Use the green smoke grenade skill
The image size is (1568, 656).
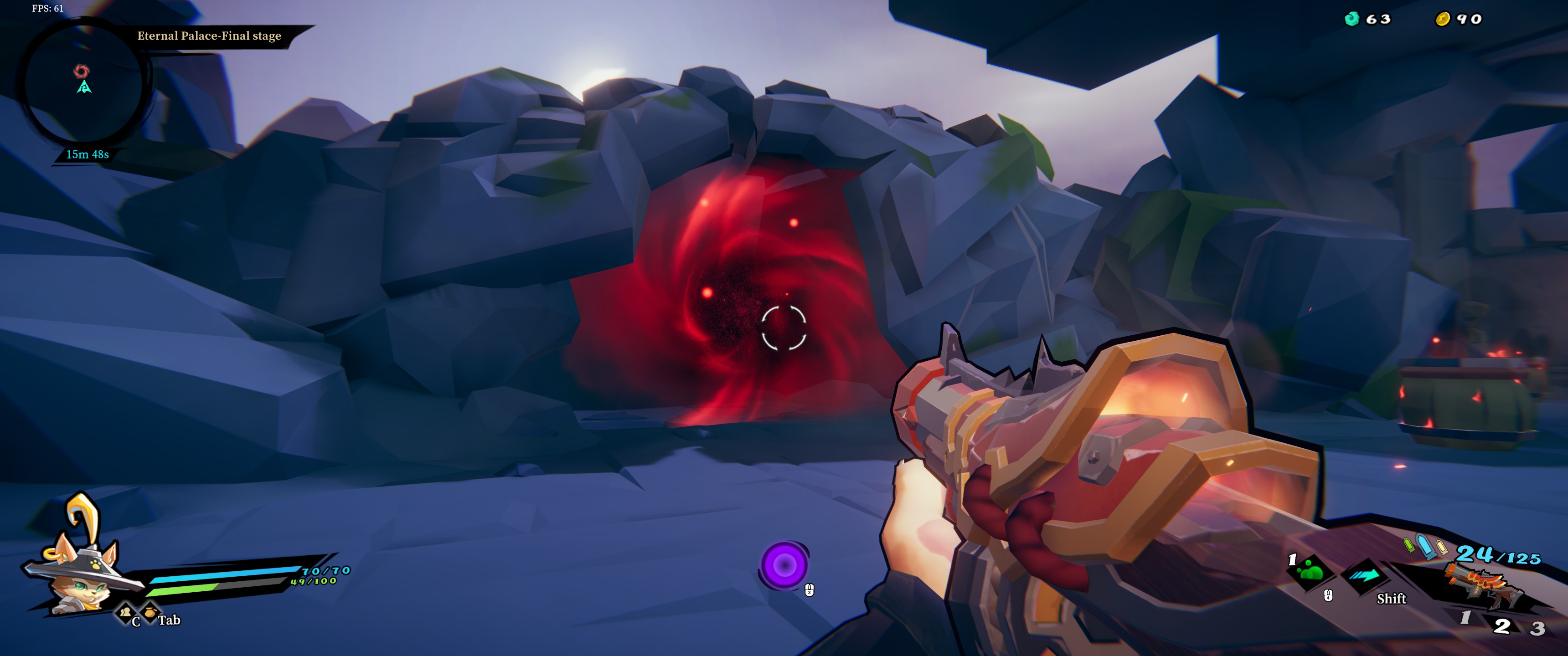(1310, 572)
